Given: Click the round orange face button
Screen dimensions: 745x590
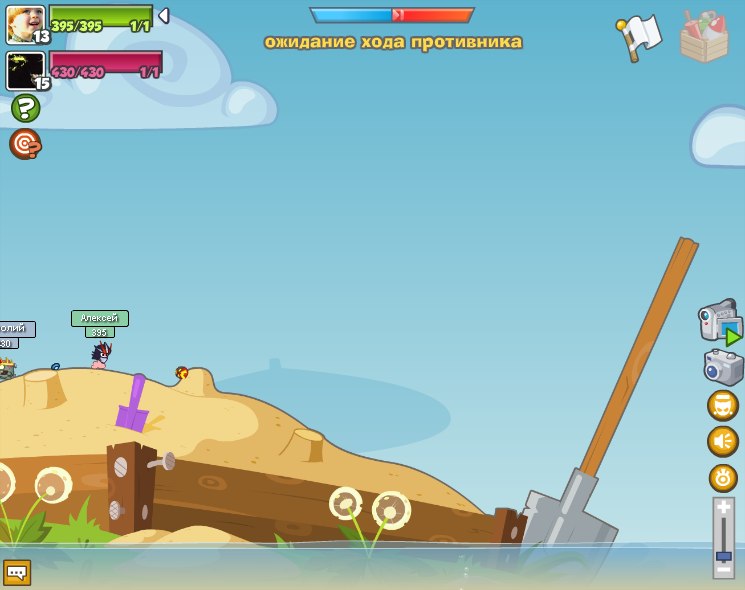Looking at the screenshot, I should [x=723, y=405].
